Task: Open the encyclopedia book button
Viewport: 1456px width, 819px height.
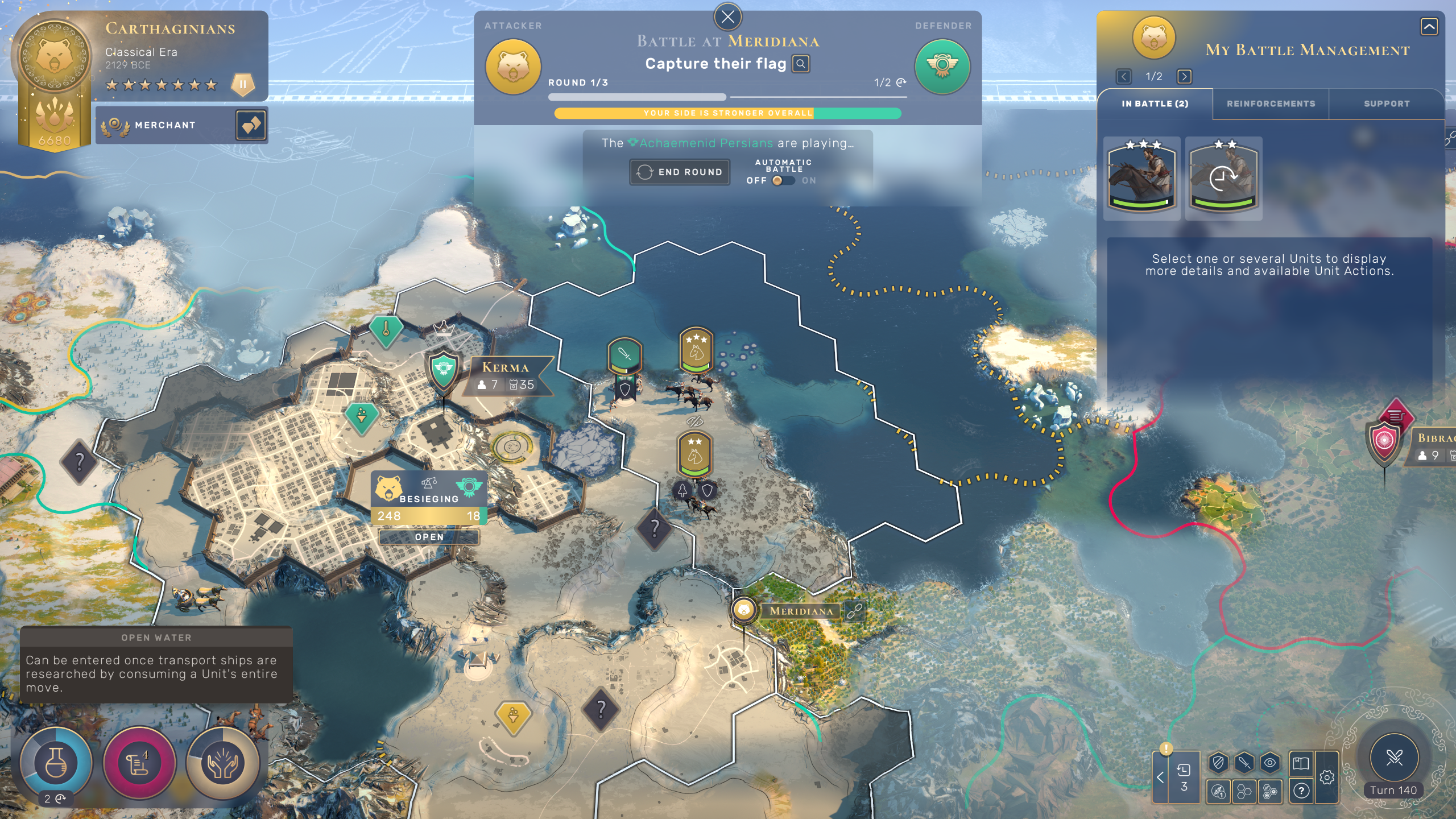Action: click(1301, 763)
